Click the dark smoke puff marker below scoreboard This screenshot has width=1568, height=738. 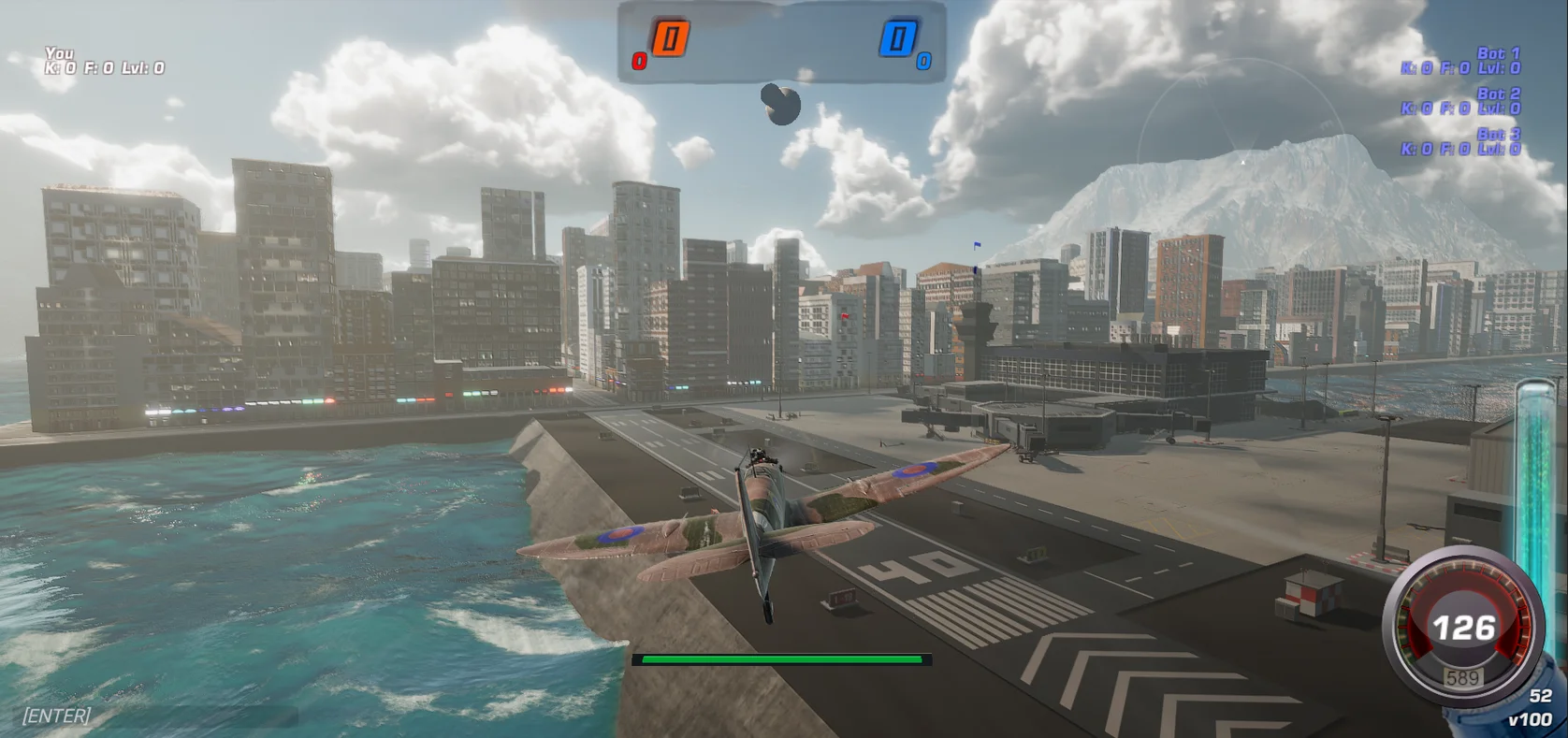coord(781,105)
